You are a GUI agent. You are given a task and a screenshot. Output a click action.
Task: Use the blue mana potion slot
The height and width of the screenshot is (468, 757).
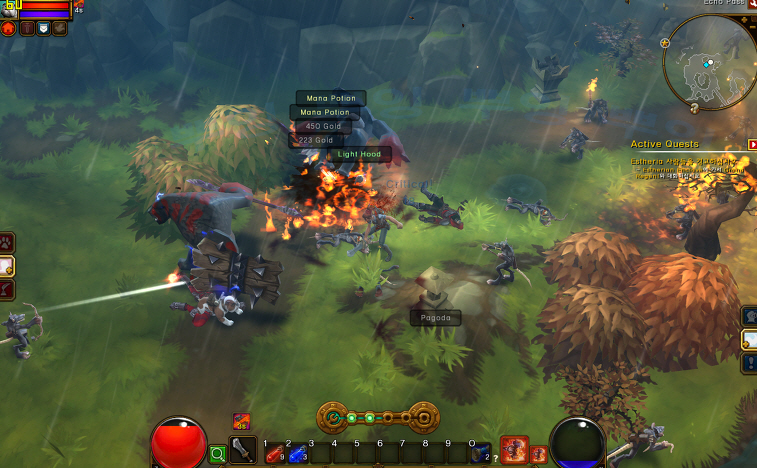[x=295, y=453]
